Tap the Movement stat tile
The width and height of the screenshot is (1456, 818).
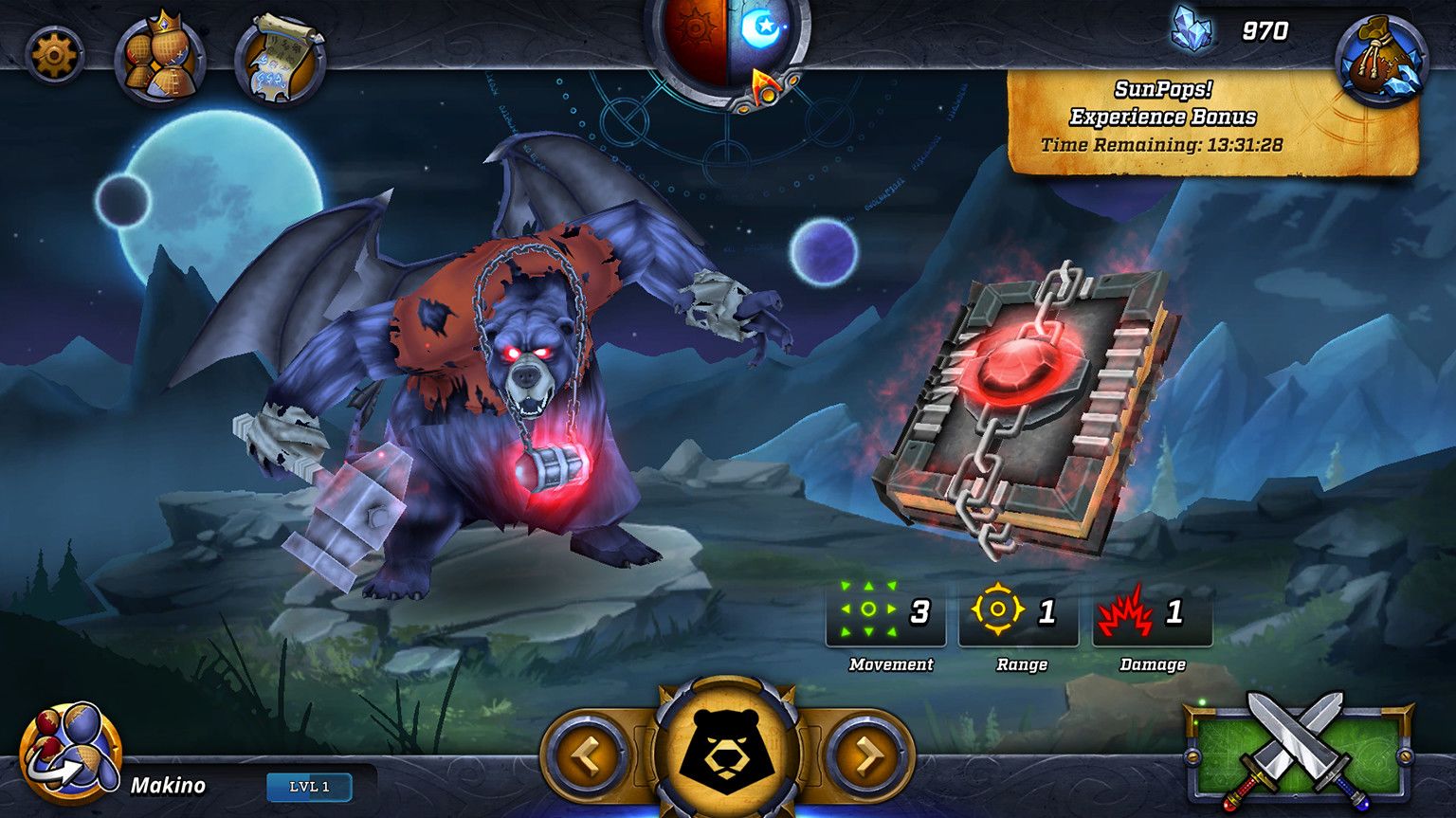tap(885, 614)
